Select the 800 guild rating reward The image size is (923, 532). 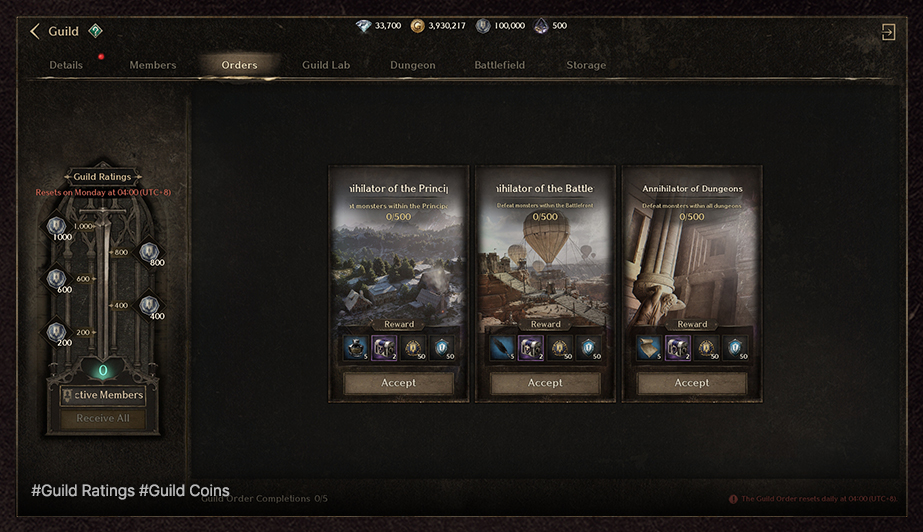(x=149, y=253)
